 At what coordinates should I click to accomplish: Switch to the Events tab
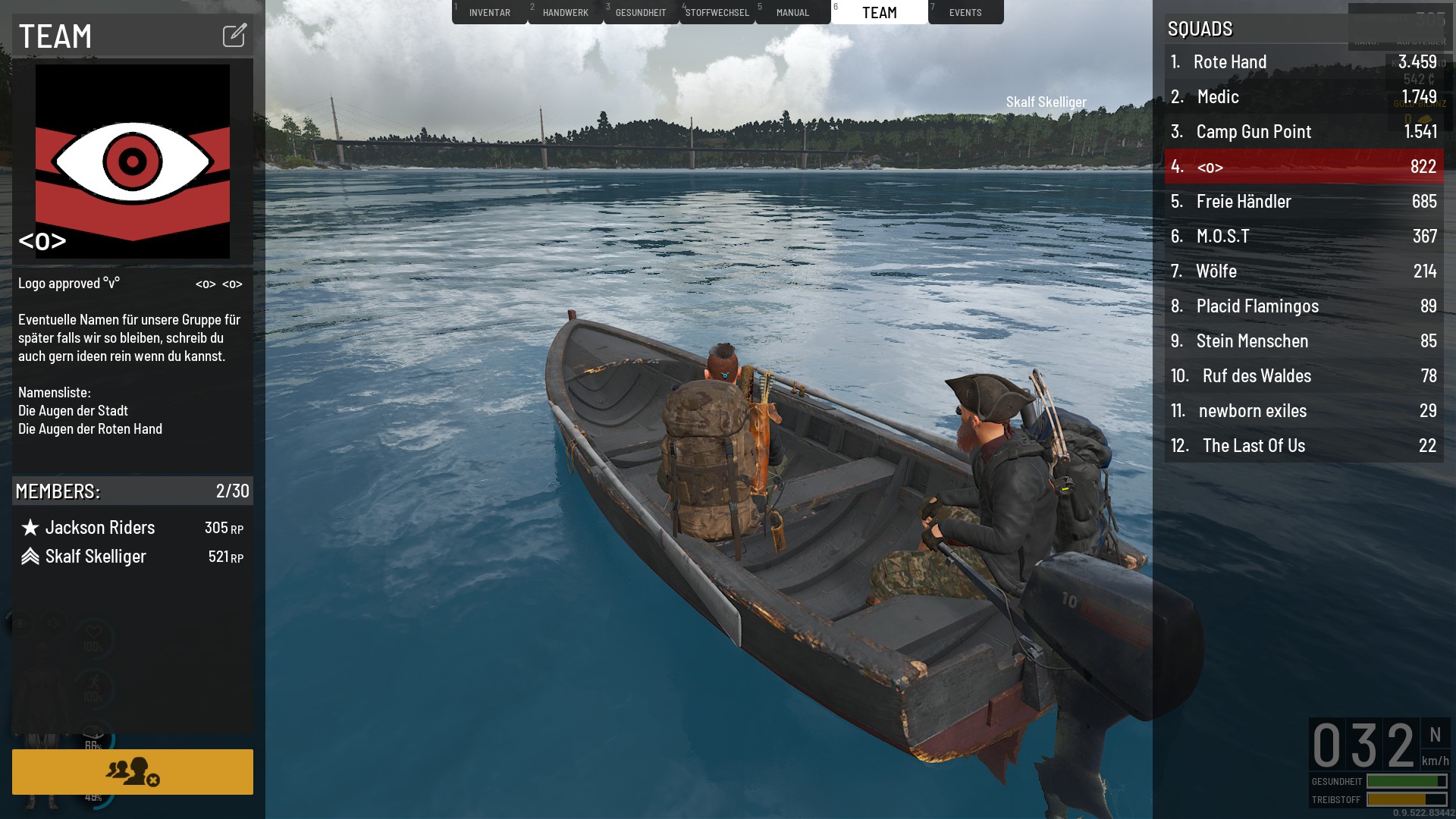coord(965,12)
